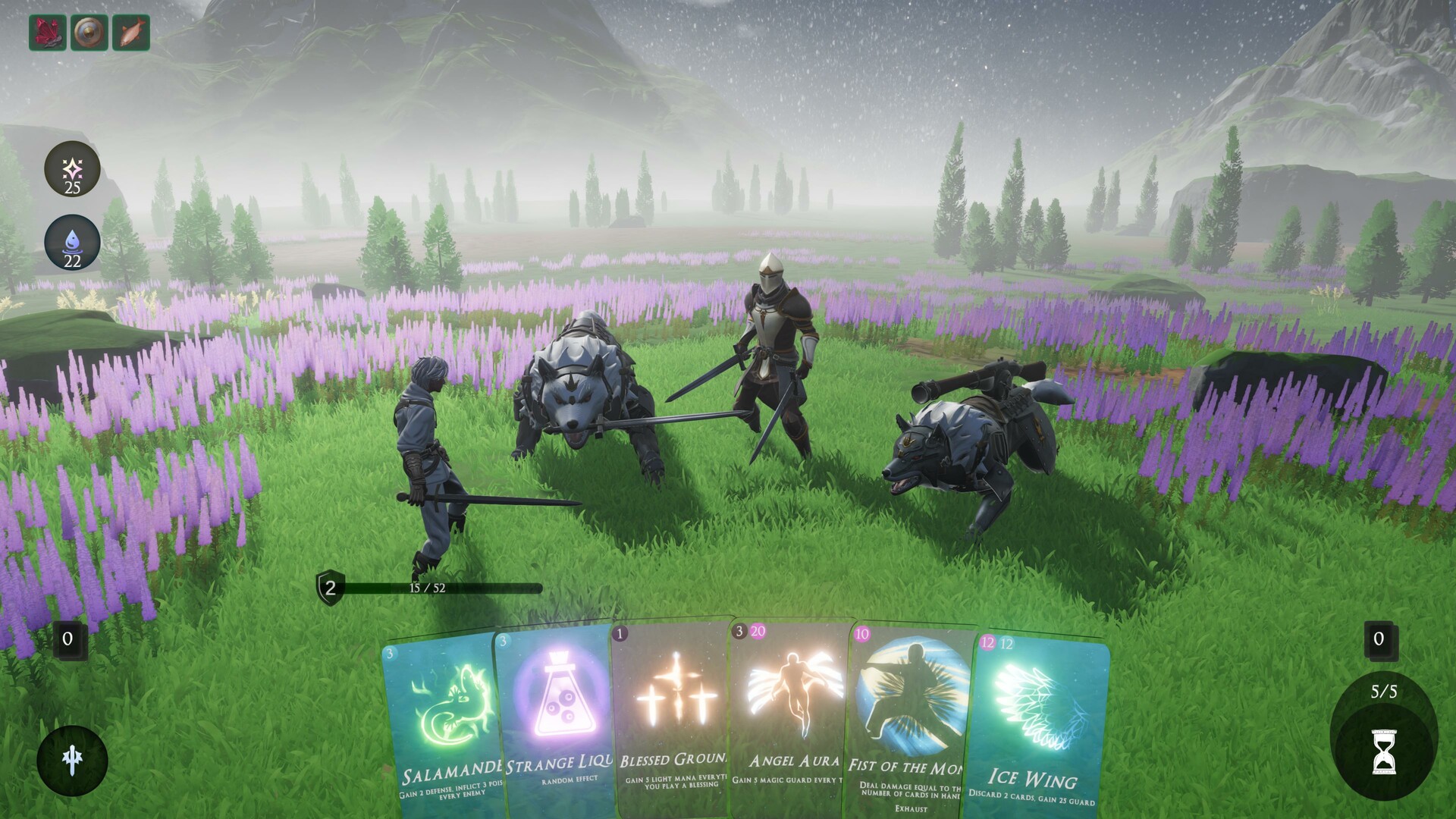Screen dimensions: 1456x819
Task: Click the round shield item icon
Action: (87, 32)
